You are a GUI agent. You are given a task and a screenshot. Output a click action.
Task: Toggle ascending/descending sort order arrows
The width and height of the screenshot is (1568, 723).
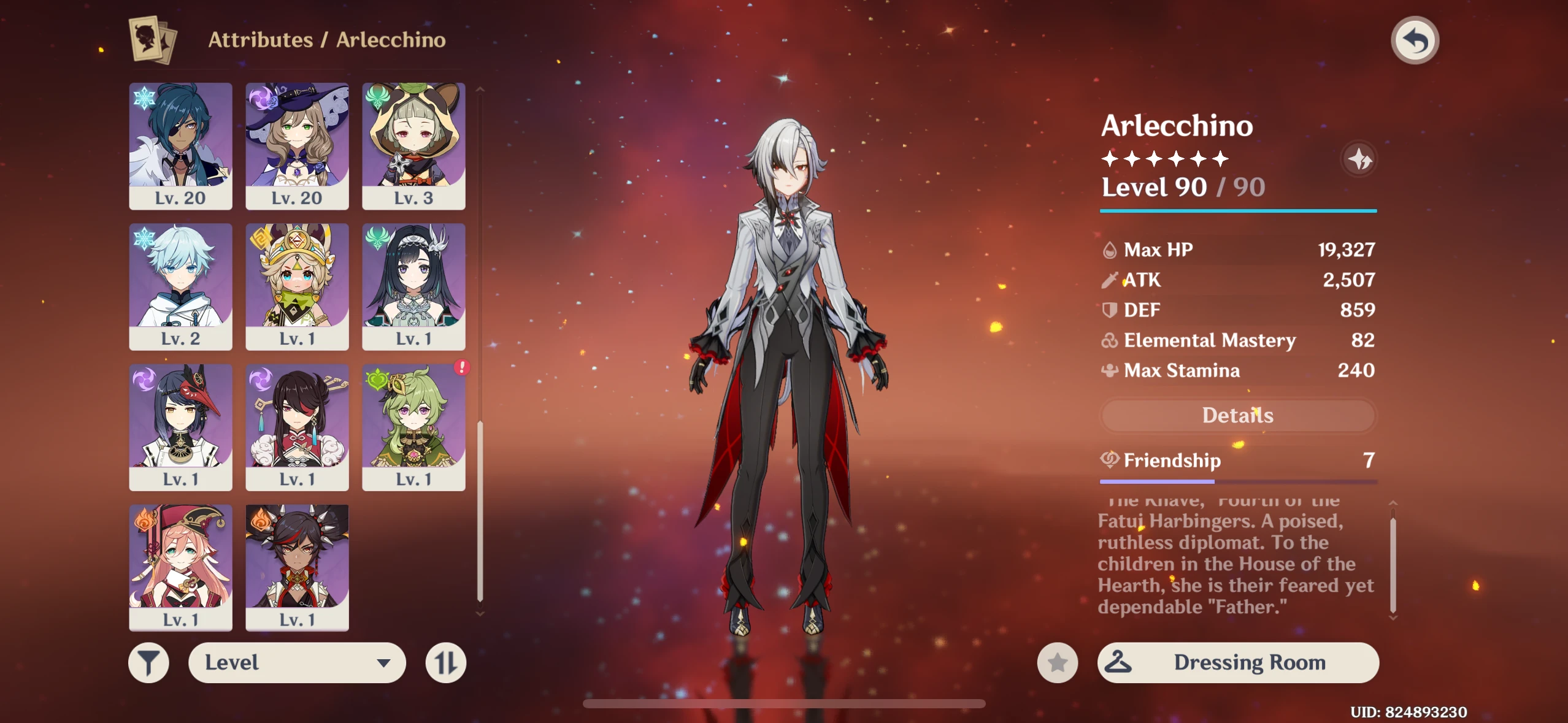coord(447,662)
